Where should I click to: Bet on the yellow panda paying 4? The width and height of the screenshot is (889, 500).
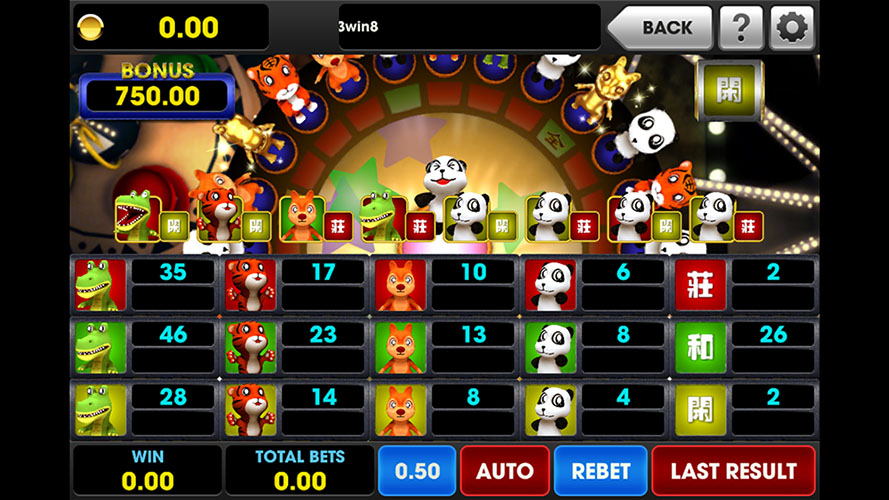click(x=551, y=409)
